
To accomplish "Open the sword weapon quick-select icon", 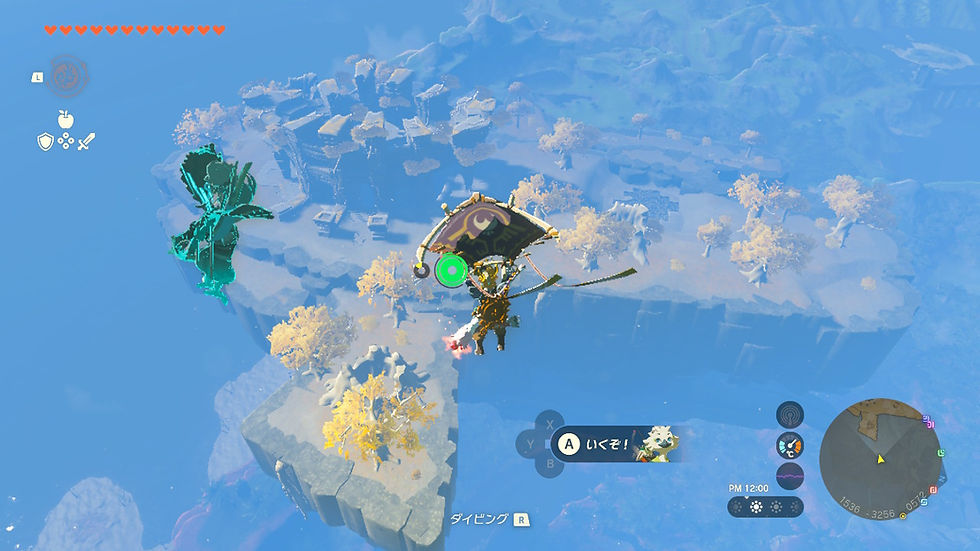I will [x=87, y=142].
